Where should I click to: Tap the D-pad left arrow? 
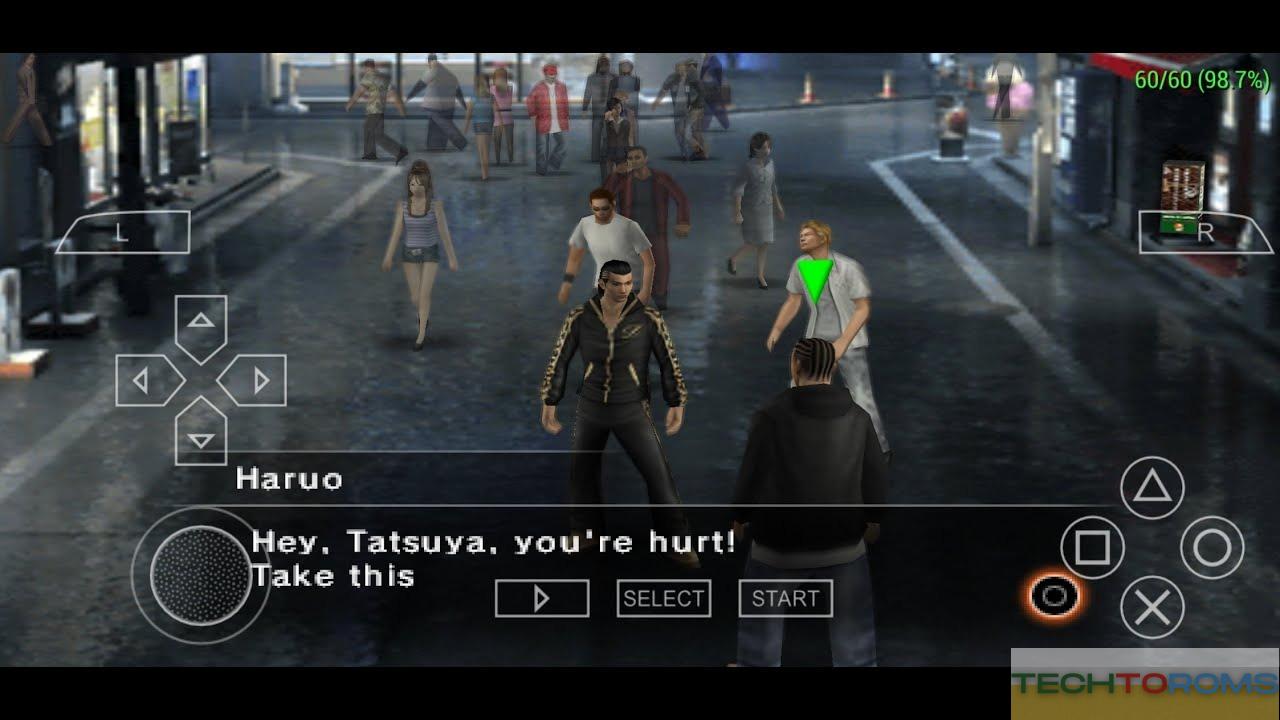(143, 380)
